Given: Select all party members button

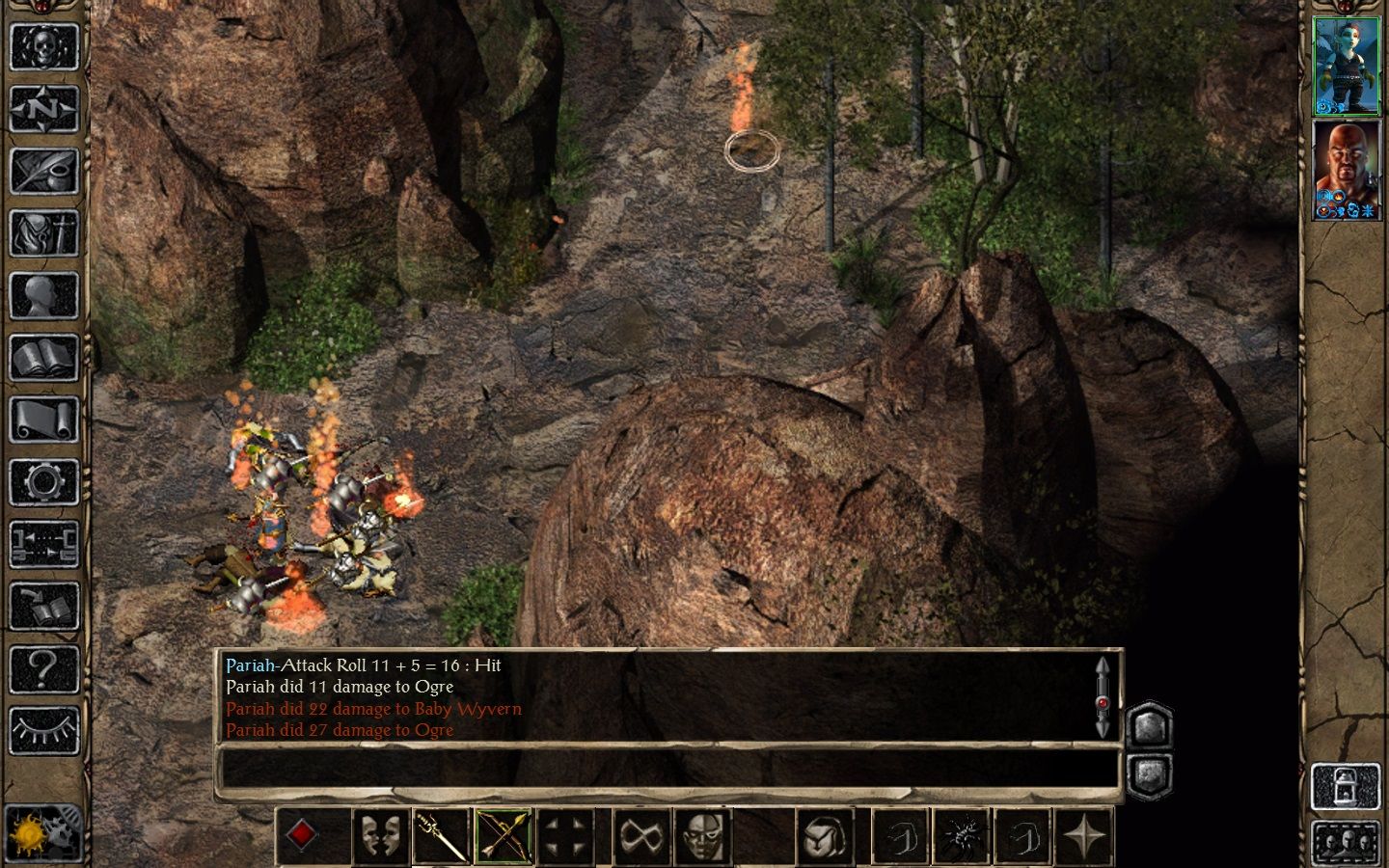Looking at the screenshot, I should [1346, 842].
